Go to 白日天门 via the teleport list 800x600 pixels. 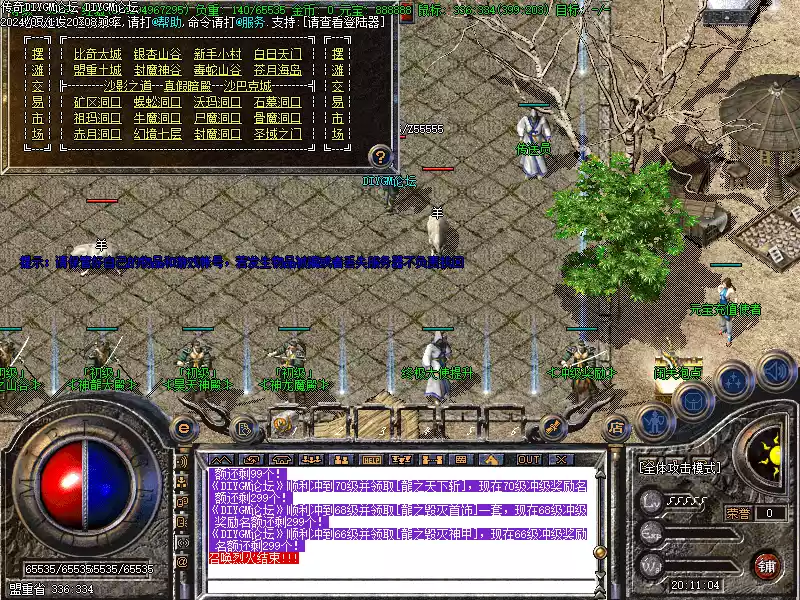point(277,54)
